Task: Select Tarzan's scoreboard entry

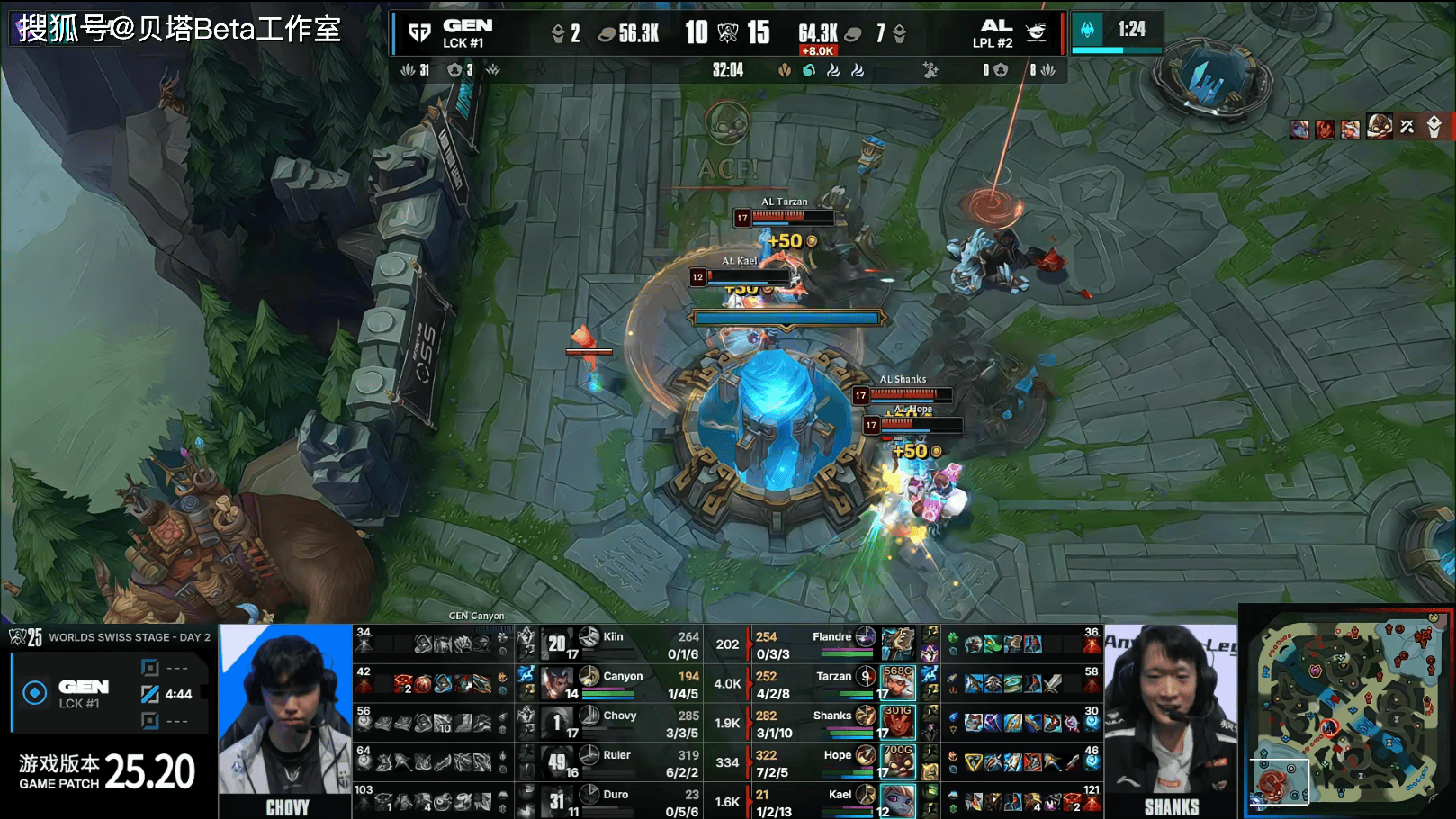Action: (x=833, y=676)
